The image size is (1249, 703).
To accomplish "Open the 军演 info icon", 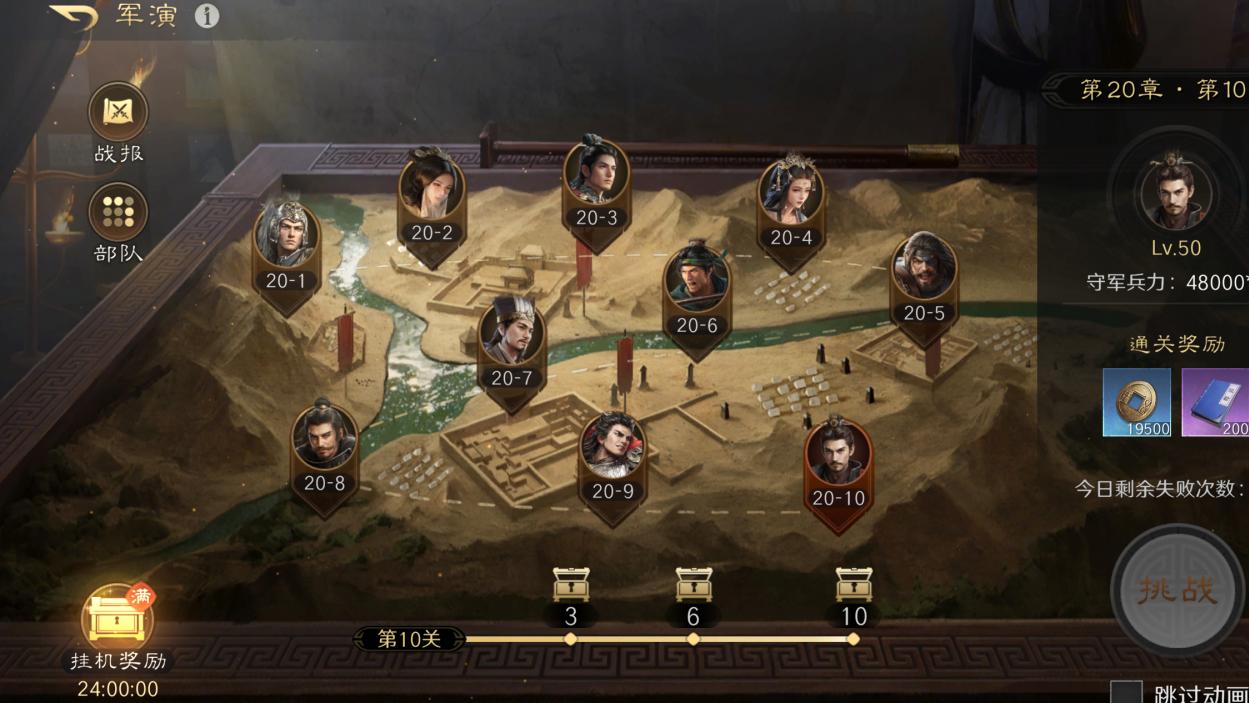I will (x=207, y=16).
